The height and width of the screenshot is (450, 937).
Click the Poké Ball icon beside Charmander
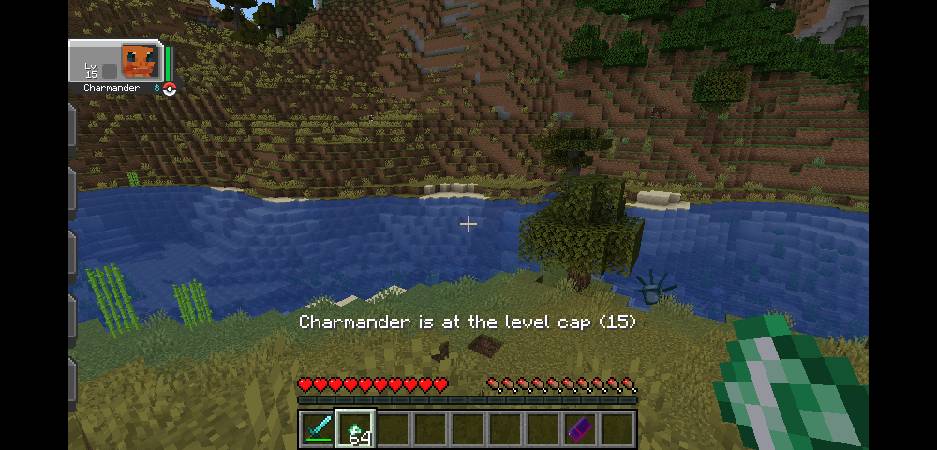point(169,89)
